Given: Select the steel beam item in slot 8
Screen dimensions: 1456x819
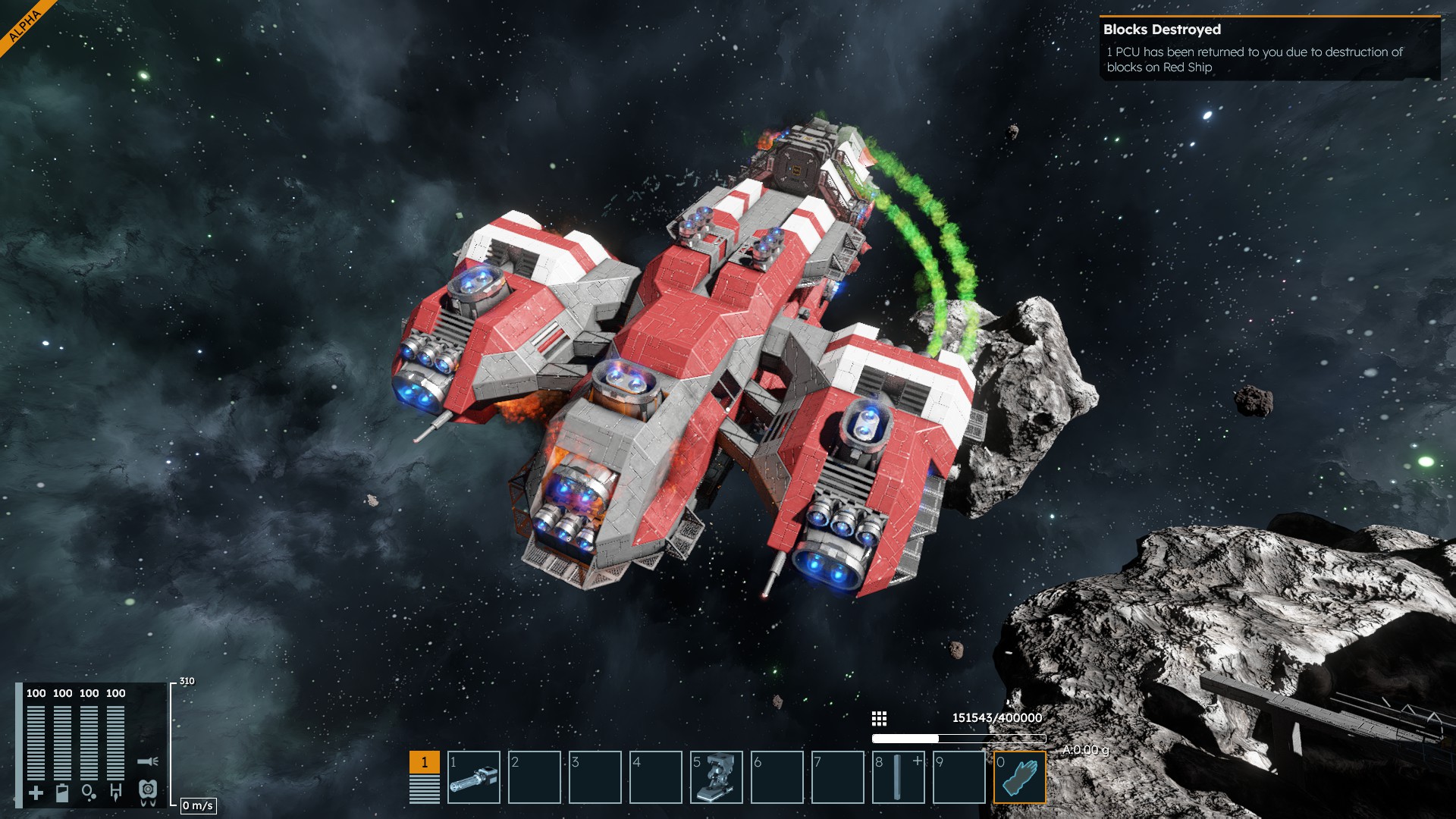Looking at the screenshot, I should point(899,777).
